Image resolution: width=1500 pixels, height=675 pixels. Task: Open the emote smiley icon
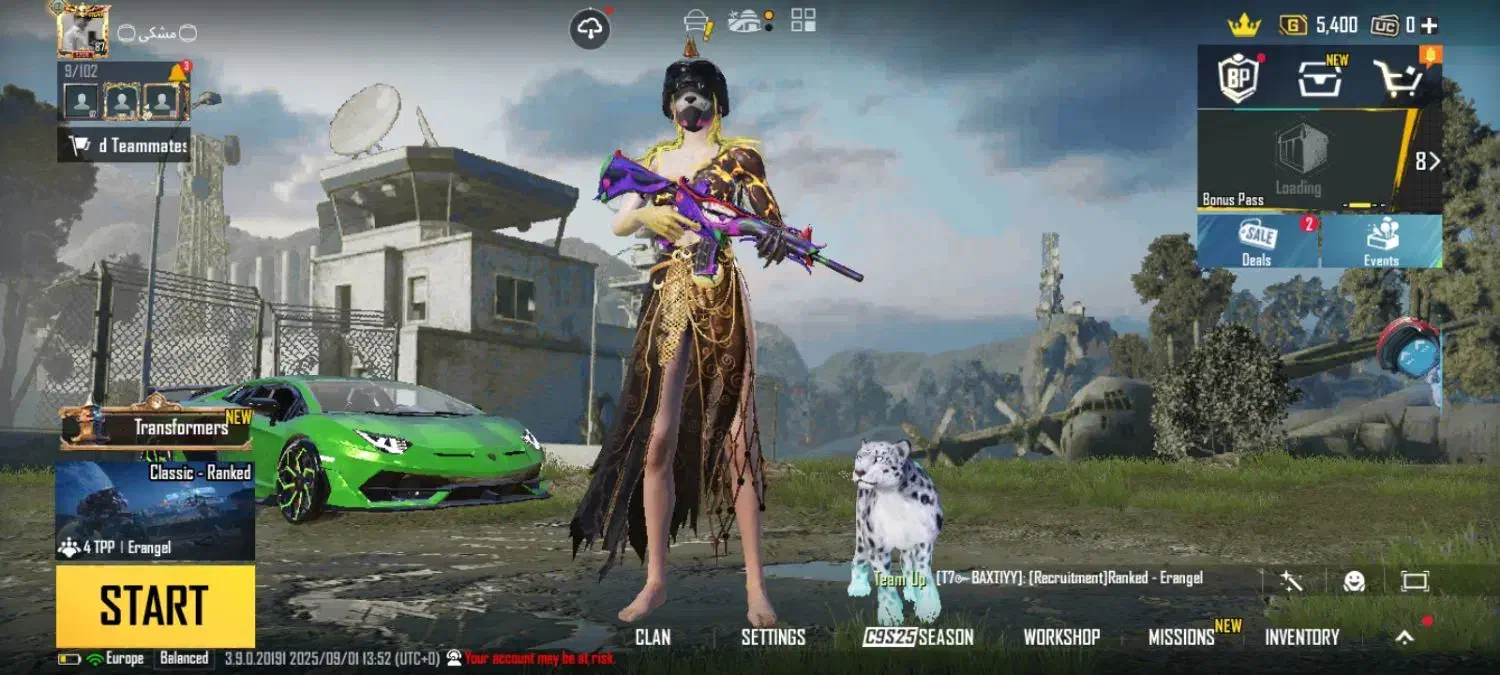1354,581
